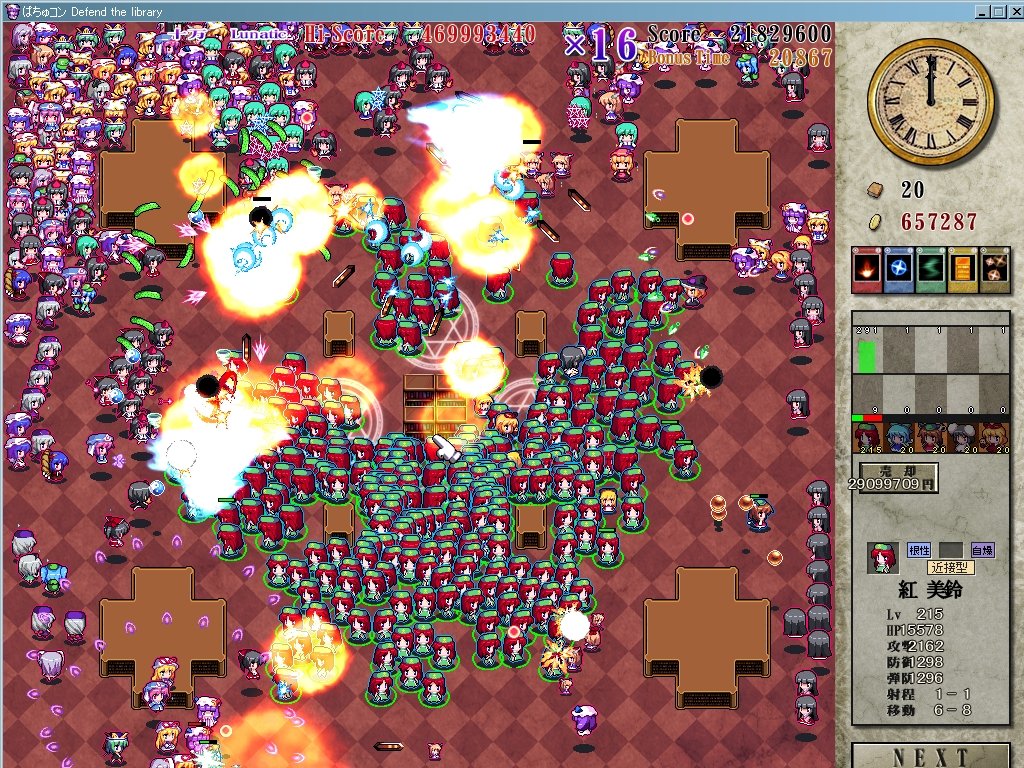The height and width of the screenshot is (768, 1024).
Task: Select the blue-haired Cirno unit portrait
Action: tap(900, 438)
